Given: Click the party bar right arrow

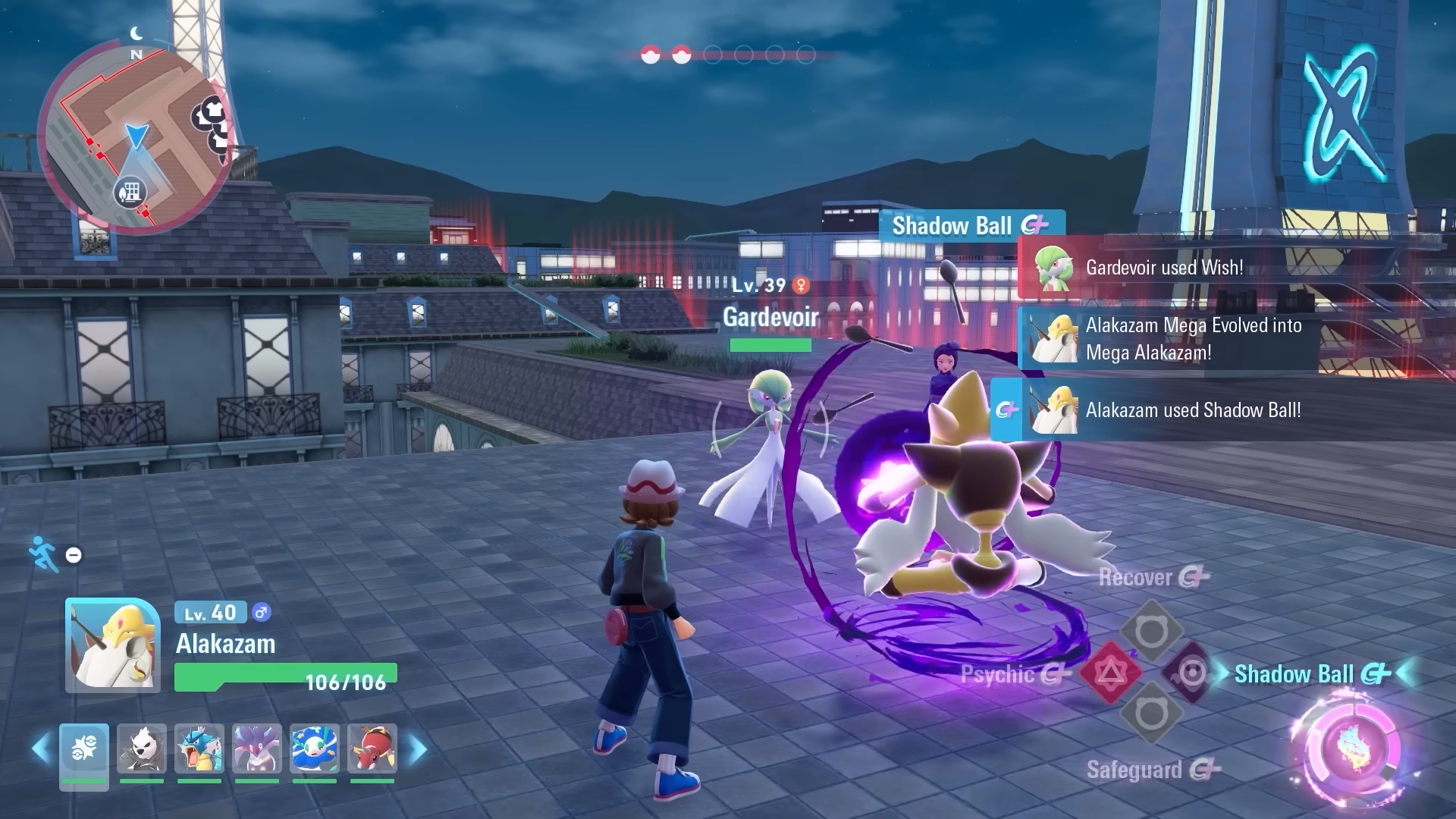Looking at the screenshot, I should [418, 749].
